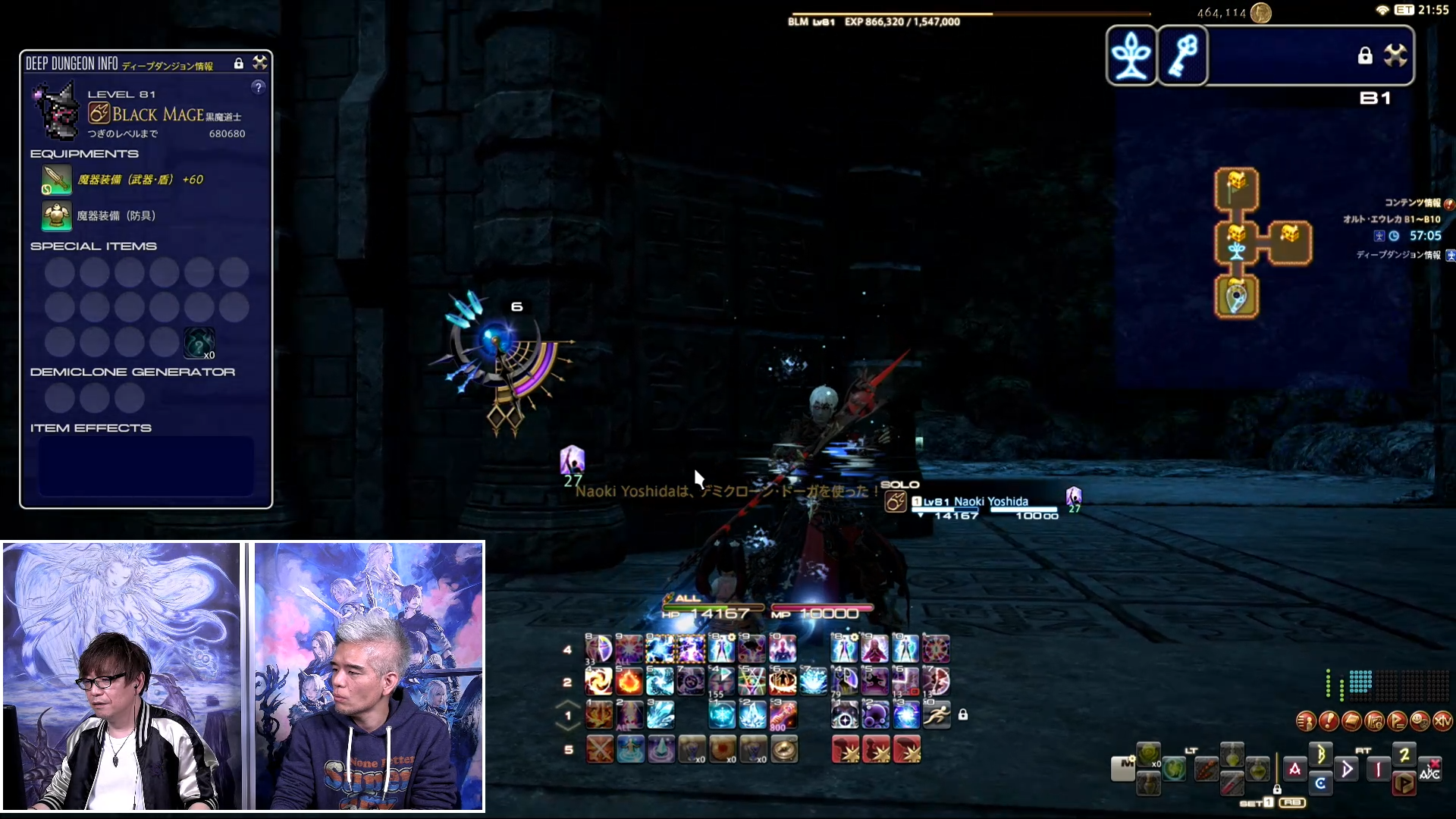
Task: Click the top treasure room on the map
Action: (1237, 187)
